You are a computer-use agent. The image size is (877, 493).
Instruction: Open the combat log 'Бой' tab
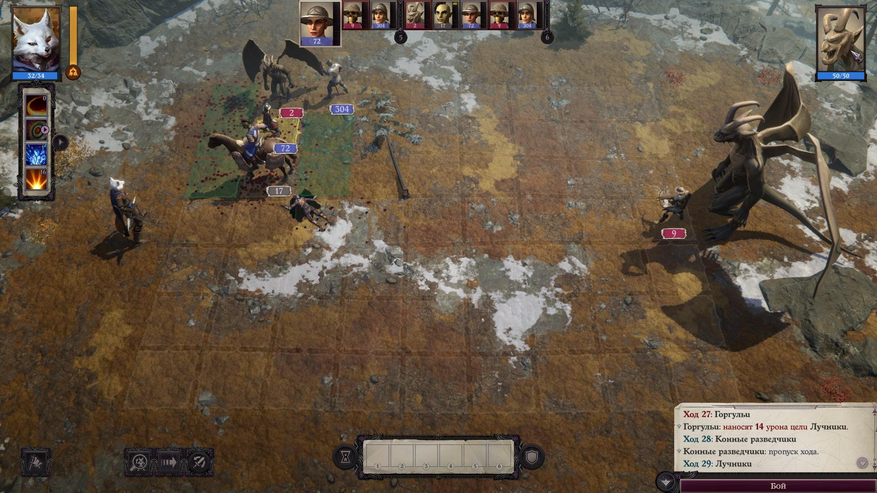click(x=777, y=485)
